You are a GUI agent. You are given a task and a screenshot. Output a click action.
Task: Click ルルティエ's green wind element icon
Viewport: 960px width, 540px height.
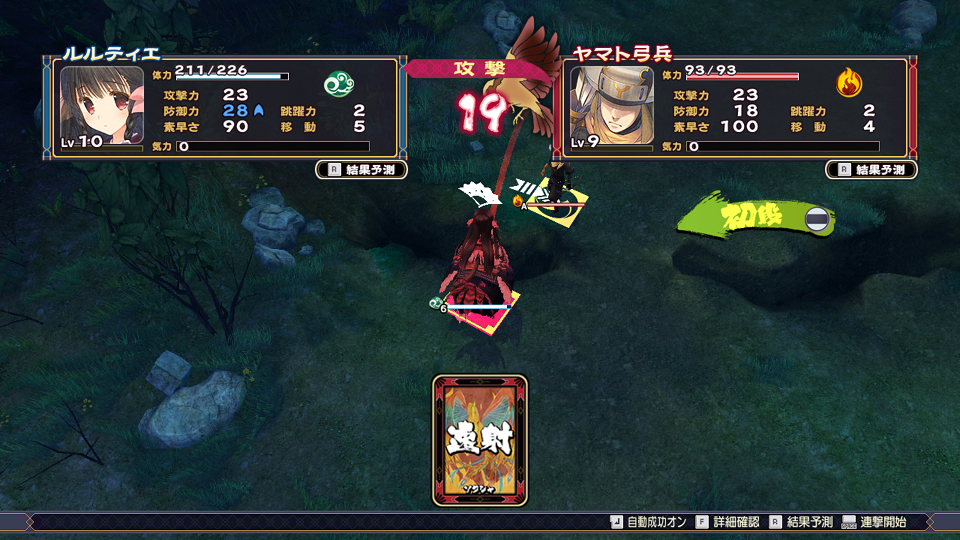pyautogui.click(x=338, y=84)
